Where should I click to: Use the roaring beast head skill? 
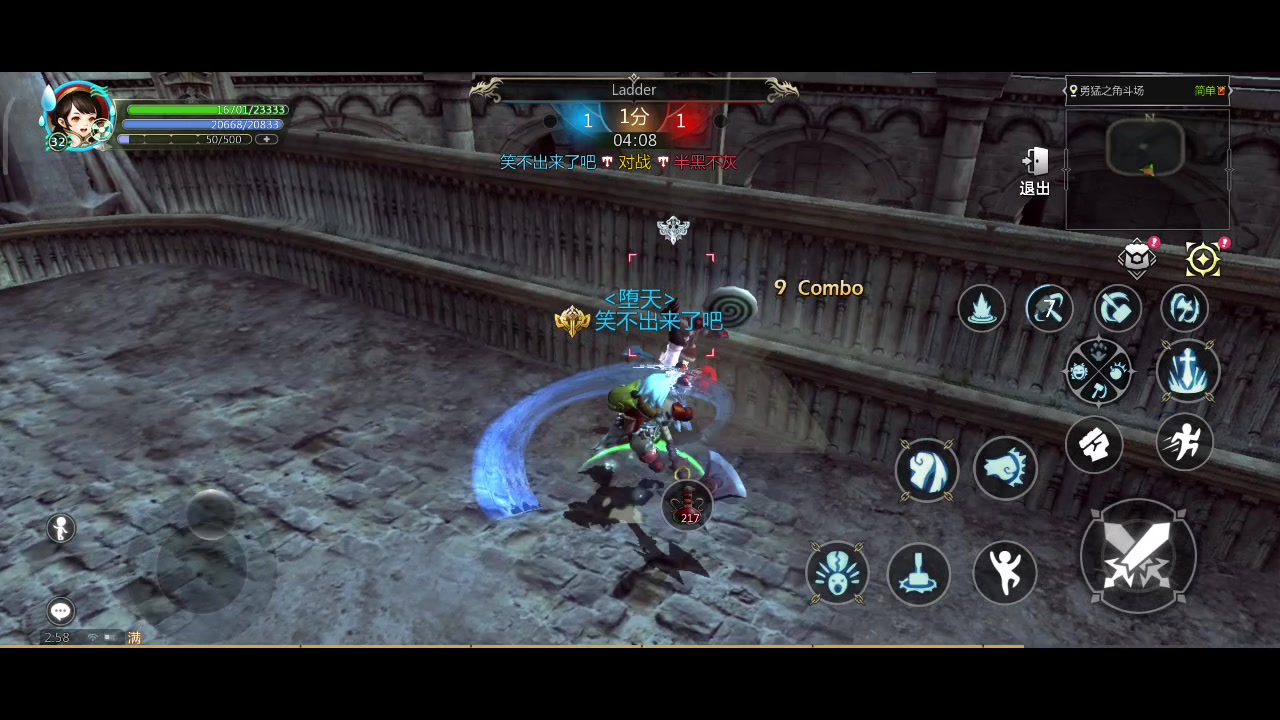coord(927,470)
